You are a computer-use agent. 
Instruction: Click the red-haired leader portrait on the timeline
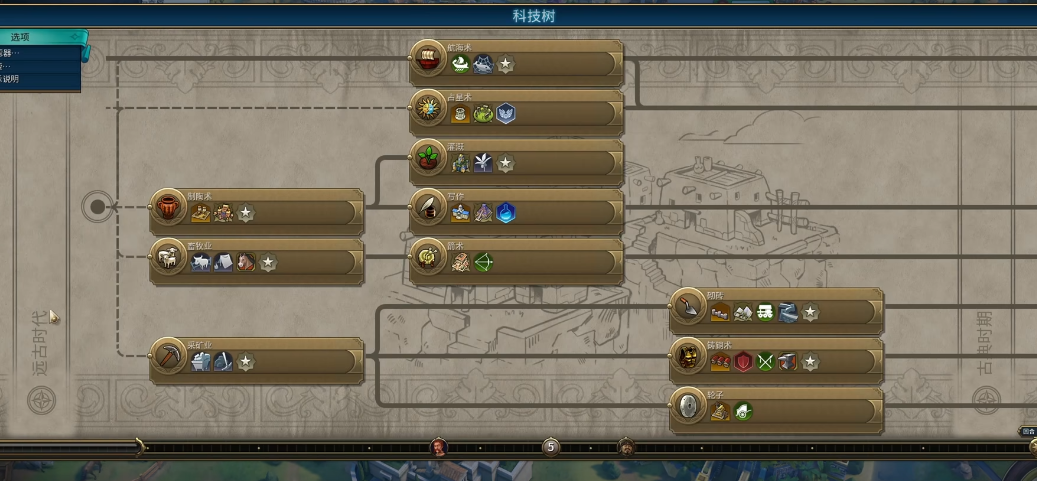[x=439, y=446]
